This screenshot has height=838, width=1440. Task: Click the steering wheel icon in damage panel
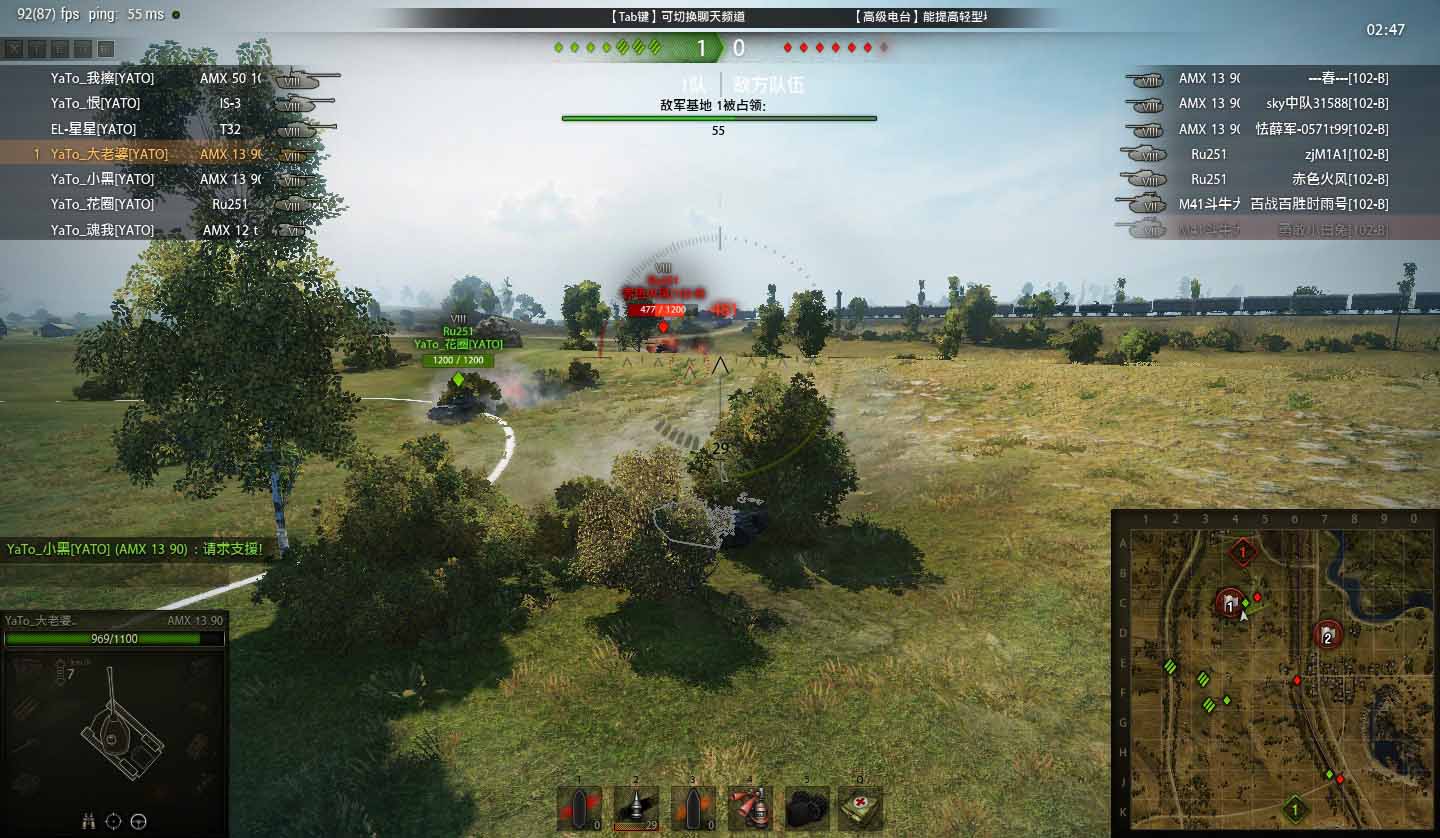click(139, 821)
